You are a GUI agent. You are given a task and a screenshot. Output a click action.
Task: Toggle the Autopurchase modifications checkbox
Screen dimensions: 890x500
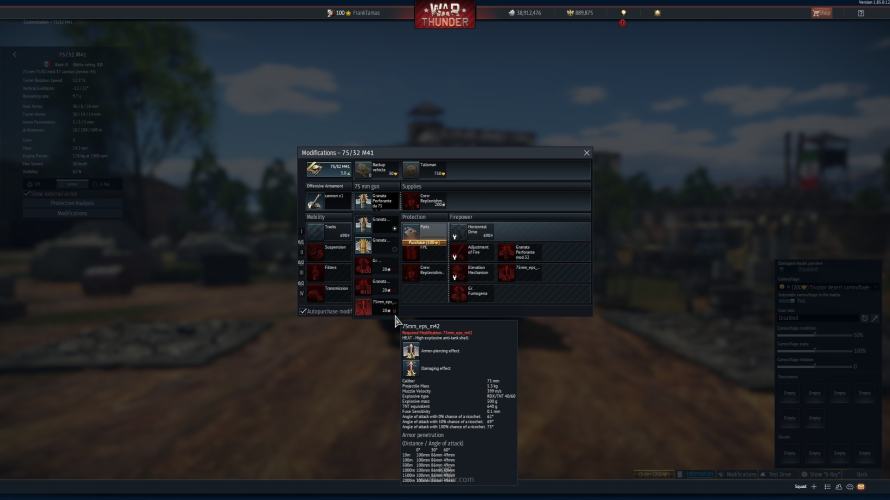point(304,311)
